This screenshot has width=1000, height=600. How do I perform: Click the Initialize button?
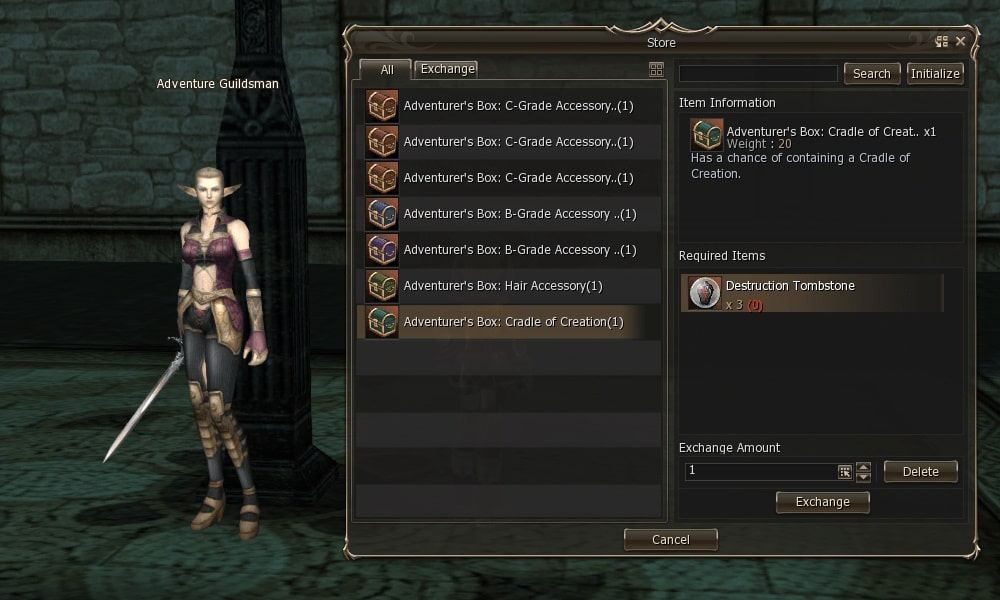[935, 74]
